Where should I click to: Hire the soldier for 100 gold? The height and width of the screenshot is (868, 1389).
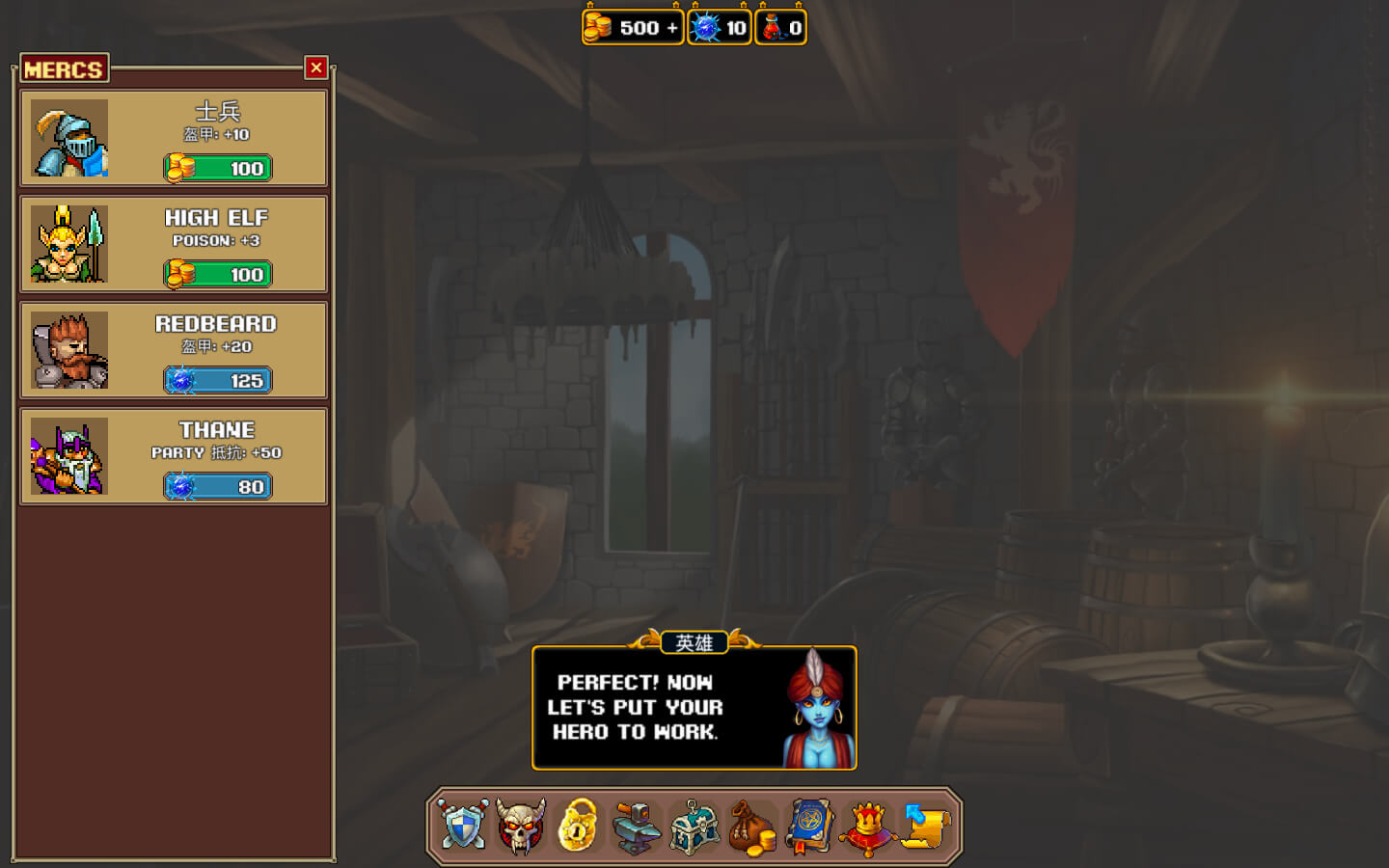tap(218, 168)
